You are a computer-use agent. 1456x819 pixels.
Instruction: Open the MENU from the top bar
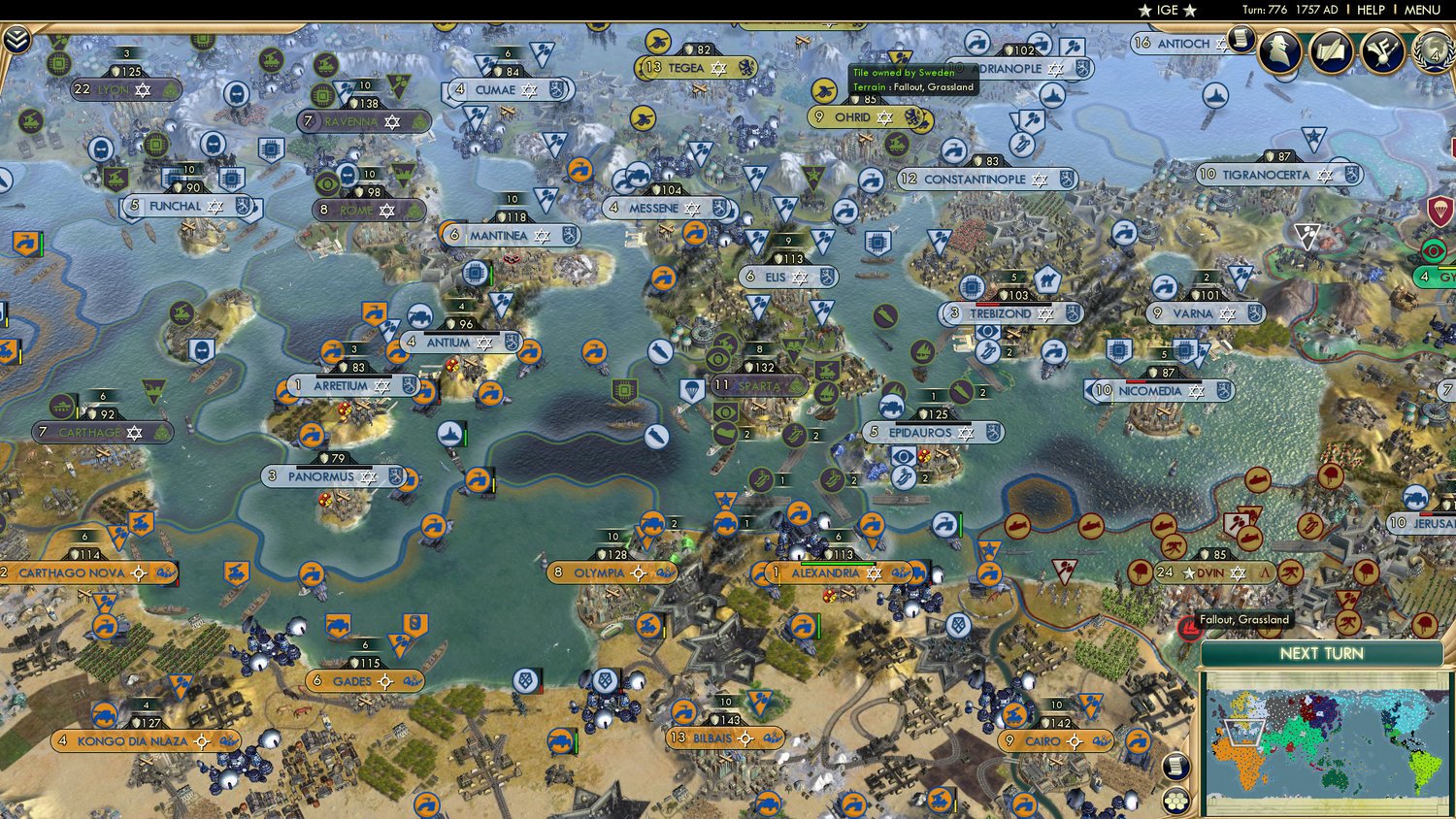pos(1420,10)
